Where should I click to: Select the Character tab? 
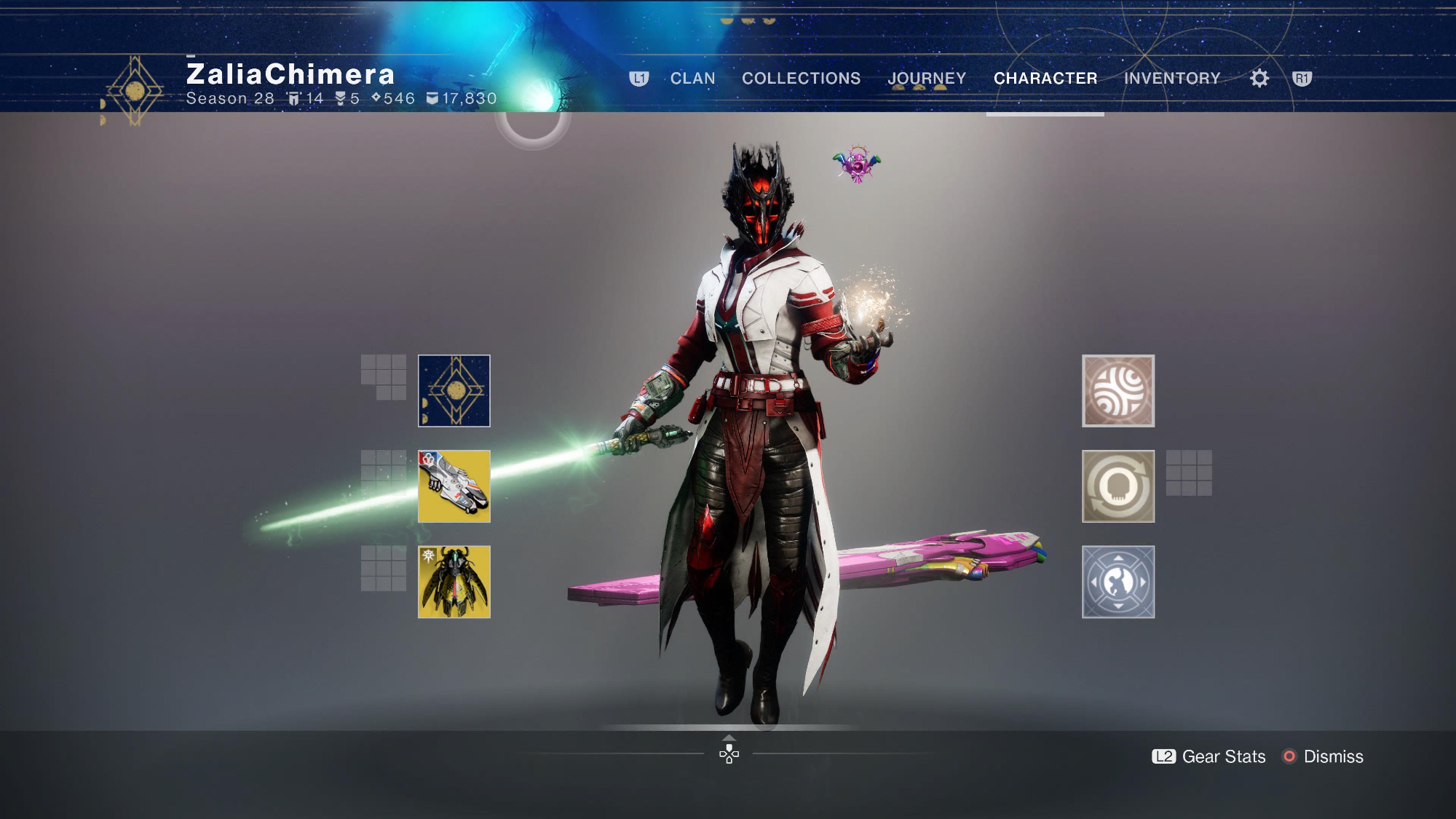point(1045,79)
